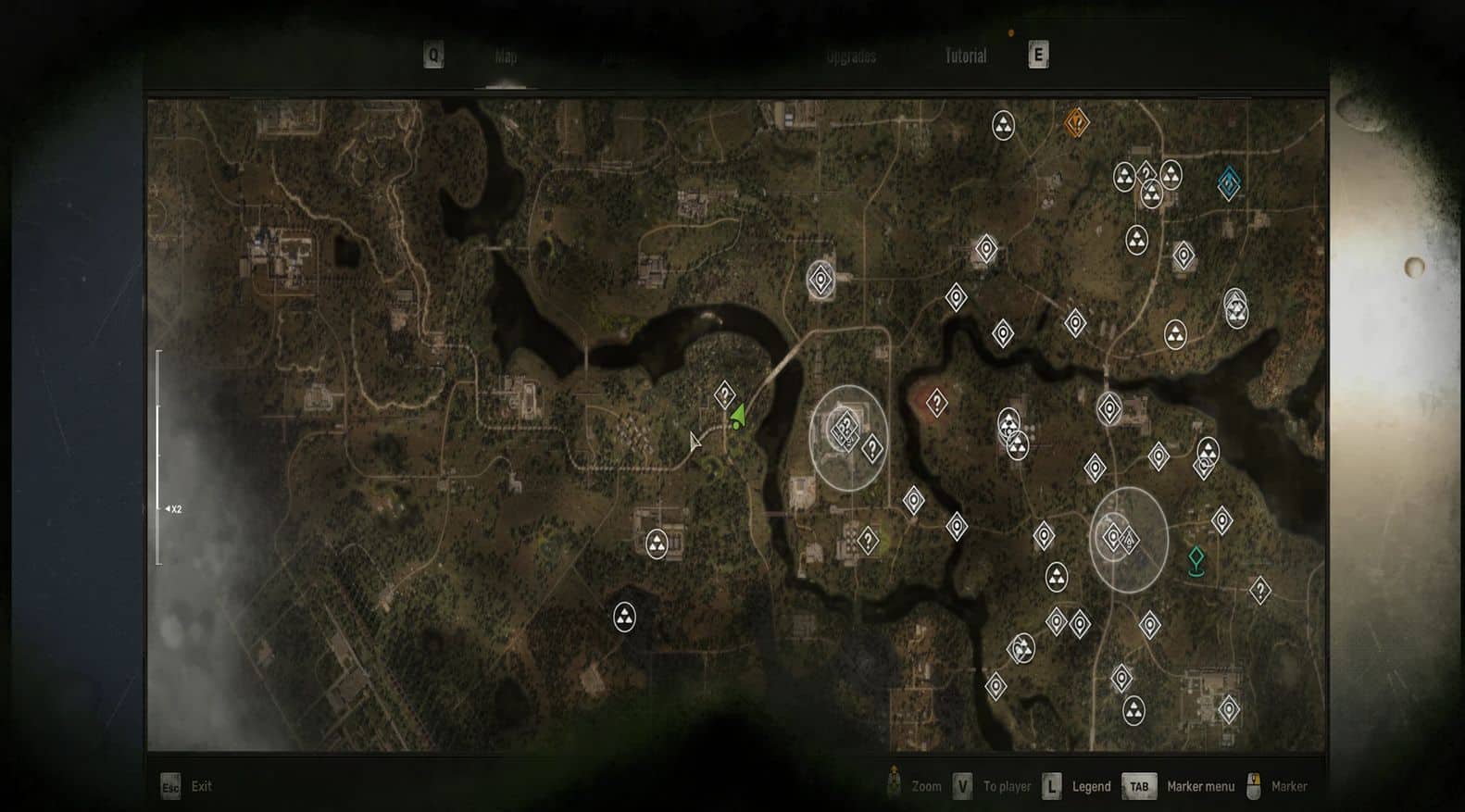Switch to the Tutorial tab
Image resolution: width=1465 pixels, height=812 pixels.
point(965,56)
